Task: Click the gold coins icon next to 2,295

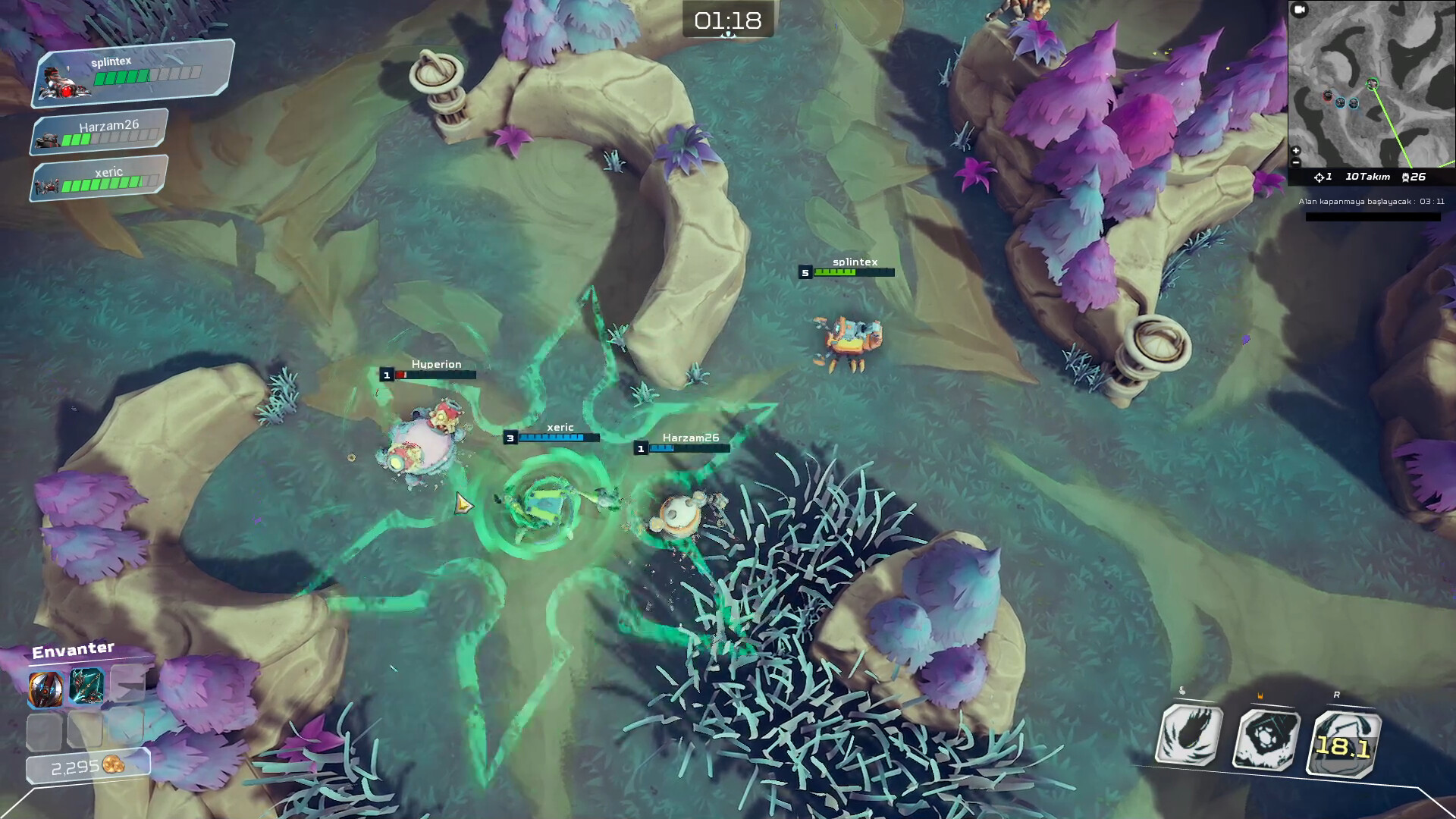Action: coord(112,765)
